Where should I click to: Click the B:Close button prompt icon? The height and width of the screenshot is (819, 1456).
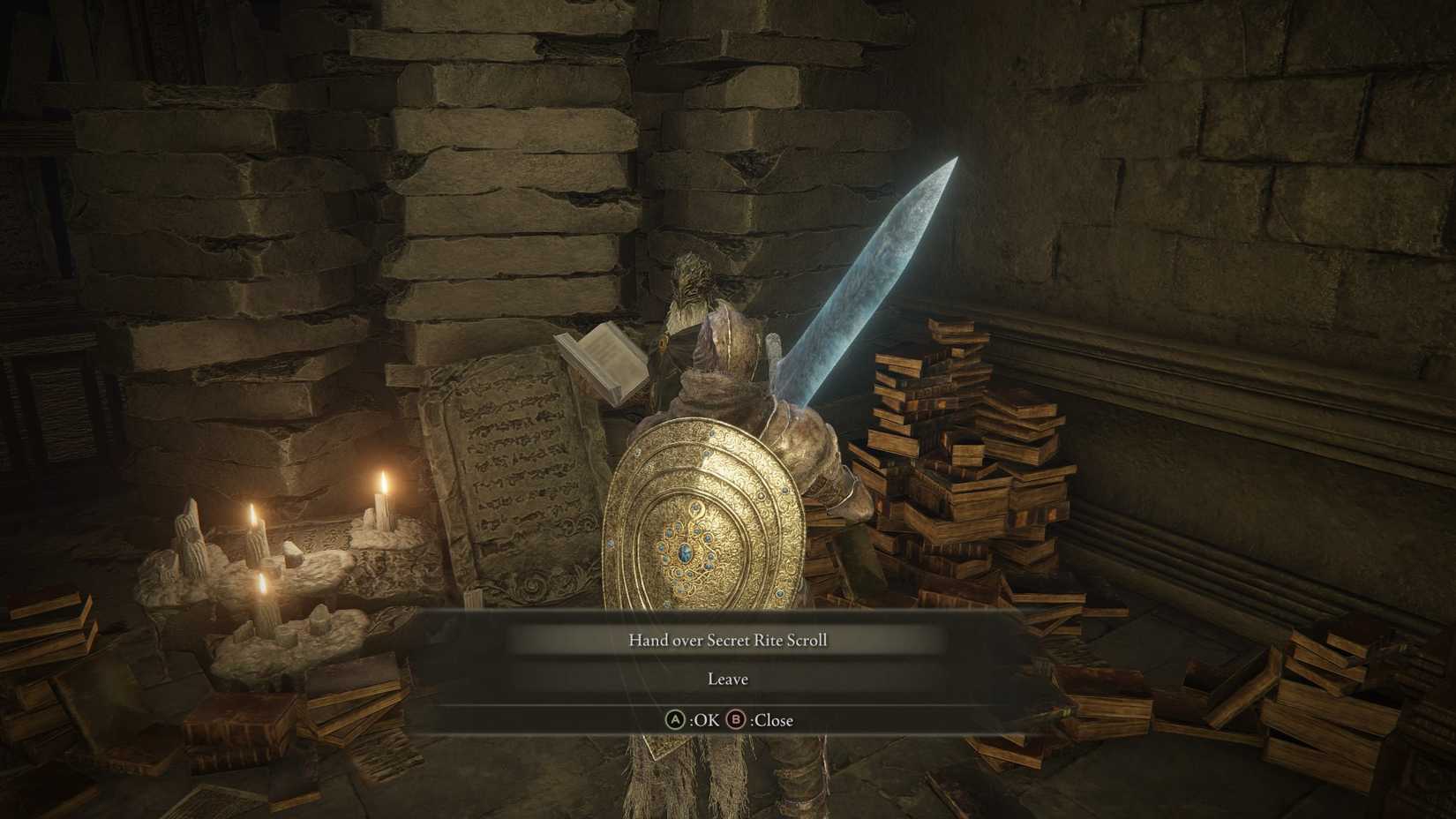(734, 718)
